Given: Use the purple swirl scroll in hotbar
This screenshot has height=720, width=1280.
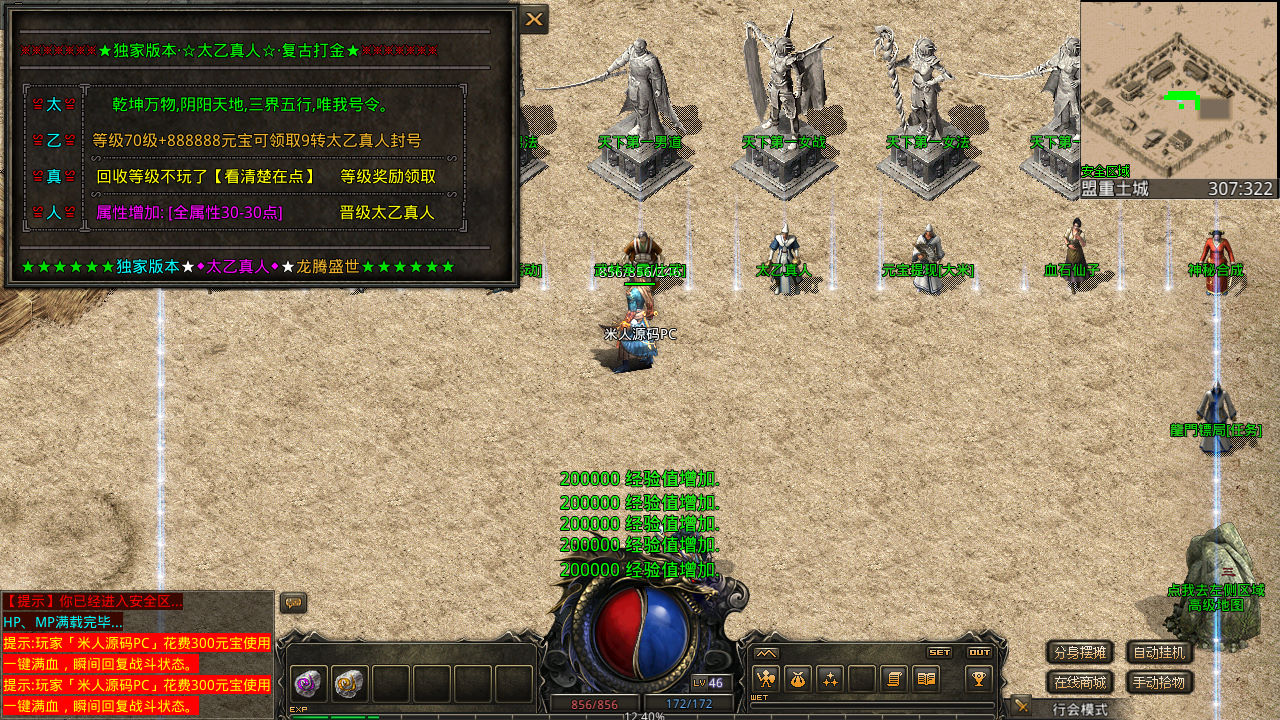Looking at the screenshot, I should 308,684.
